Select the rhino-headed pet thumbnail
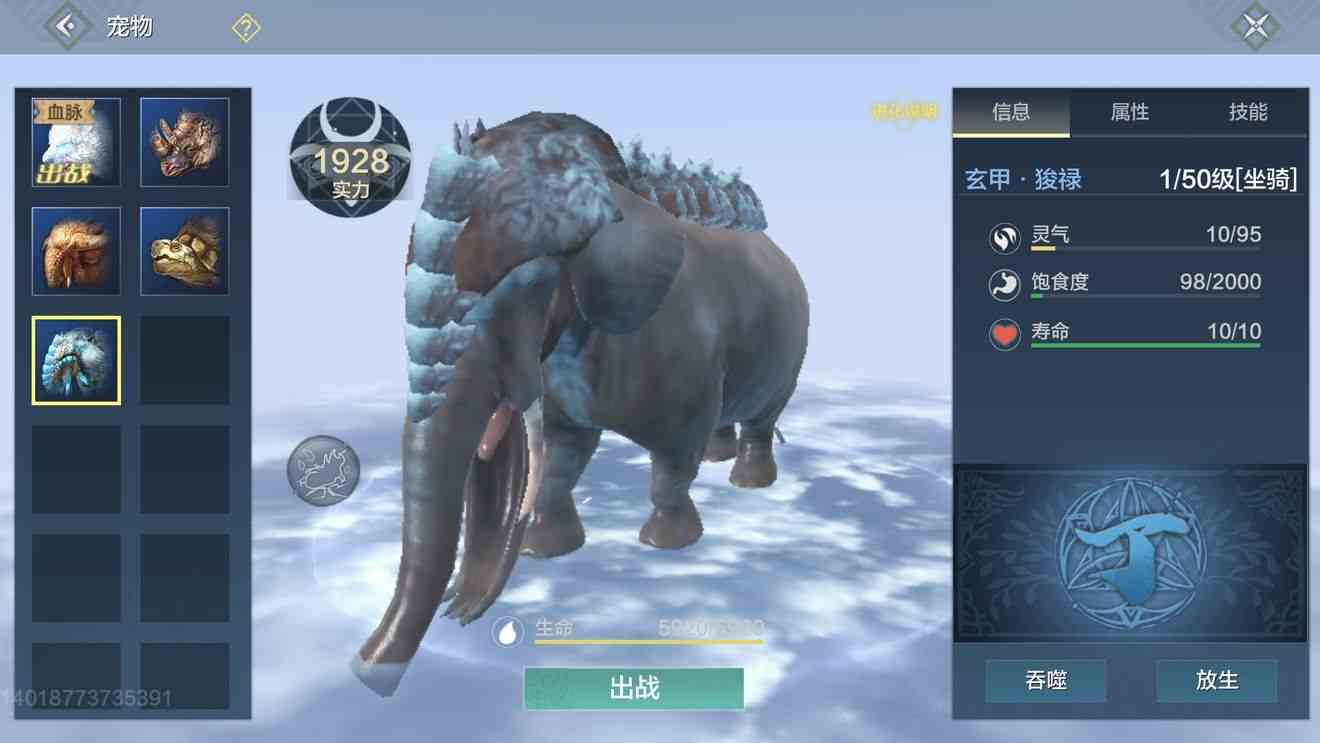The image size is (1320, 743). click(184, 141)
